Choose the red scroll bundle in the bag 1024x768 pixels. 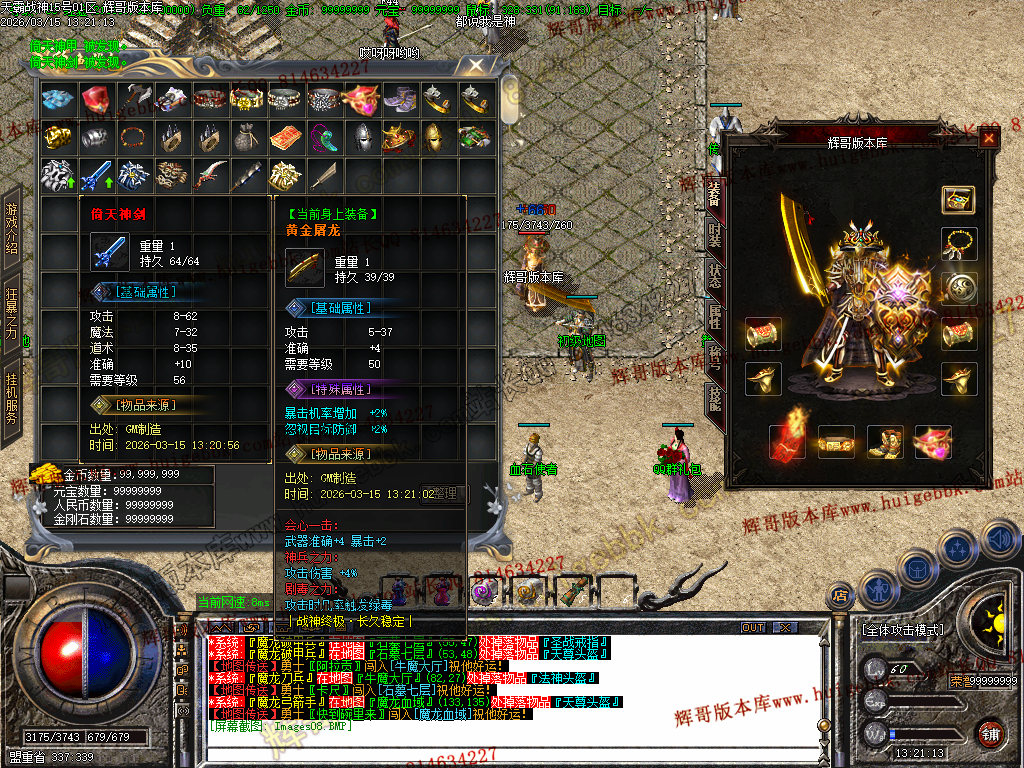point(286,137)
